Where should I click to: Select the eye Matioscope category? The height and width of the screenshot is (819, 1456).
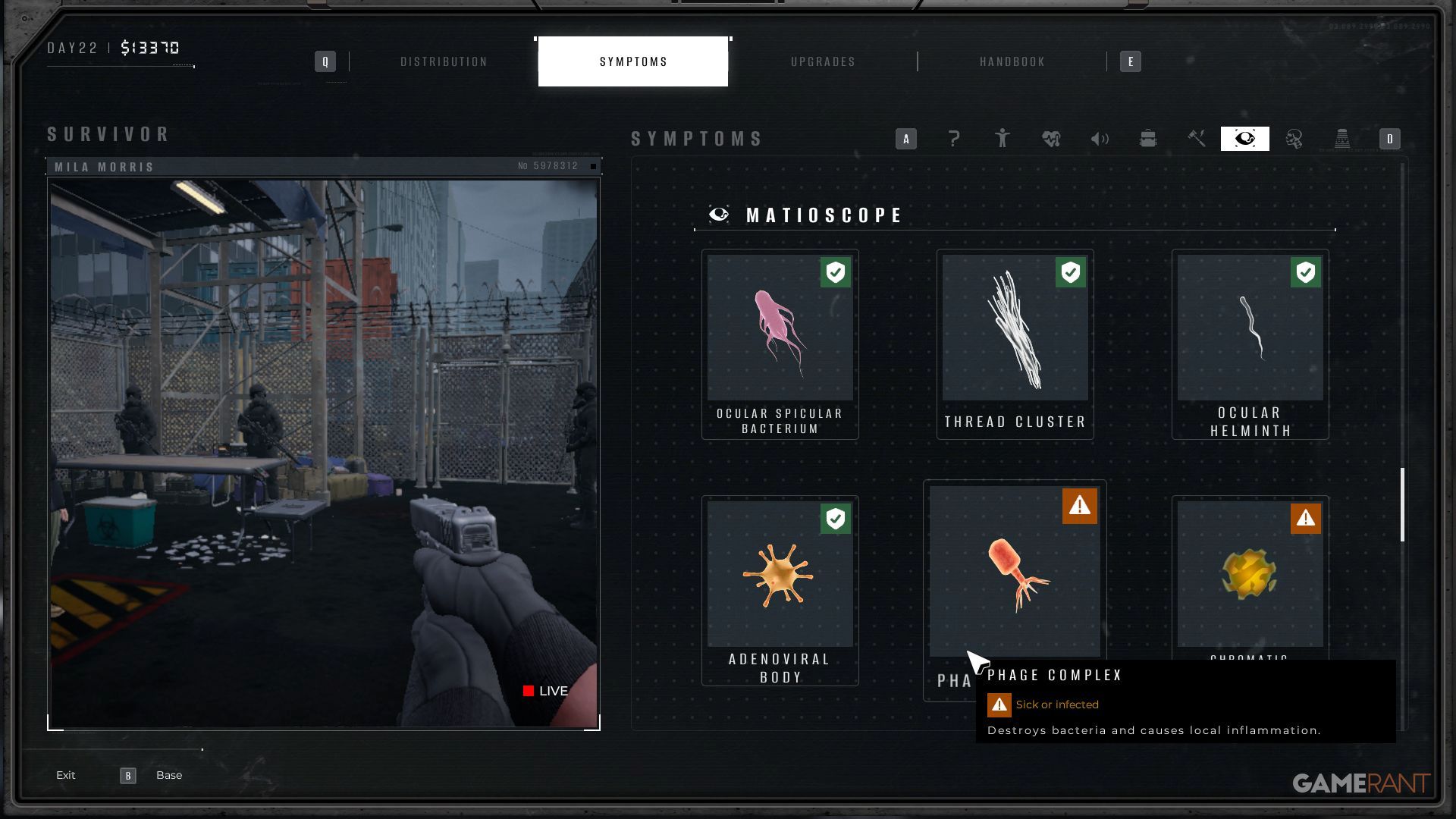tap(1245, 139)
